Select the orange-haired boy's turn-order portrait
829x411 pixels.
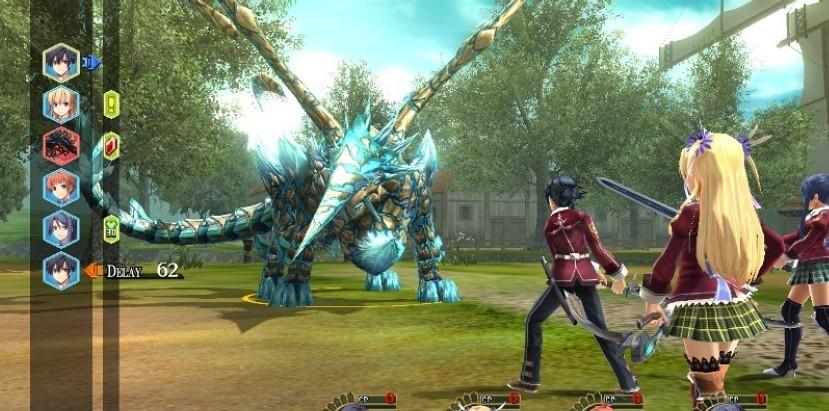pos(61,187)
